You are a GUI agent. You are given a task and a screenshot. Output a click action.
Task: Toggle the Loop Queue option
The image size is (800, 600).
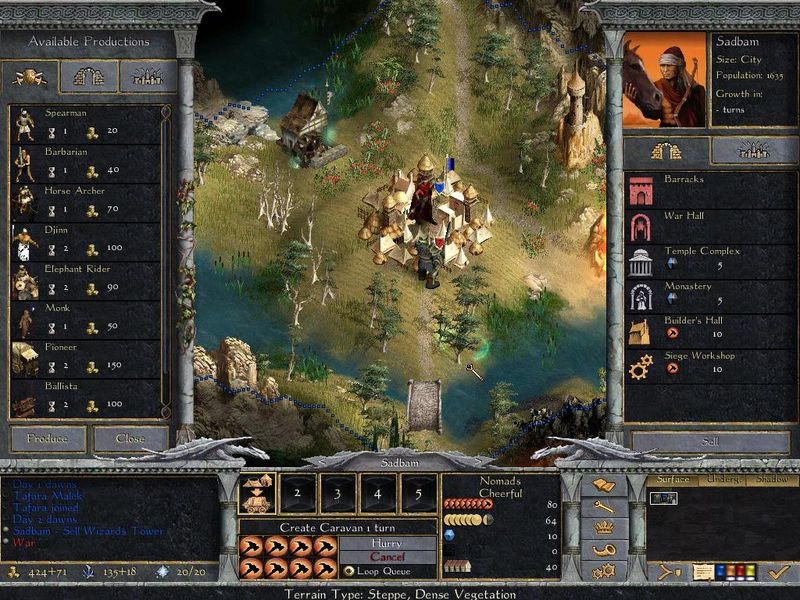(x=349, y=571)
